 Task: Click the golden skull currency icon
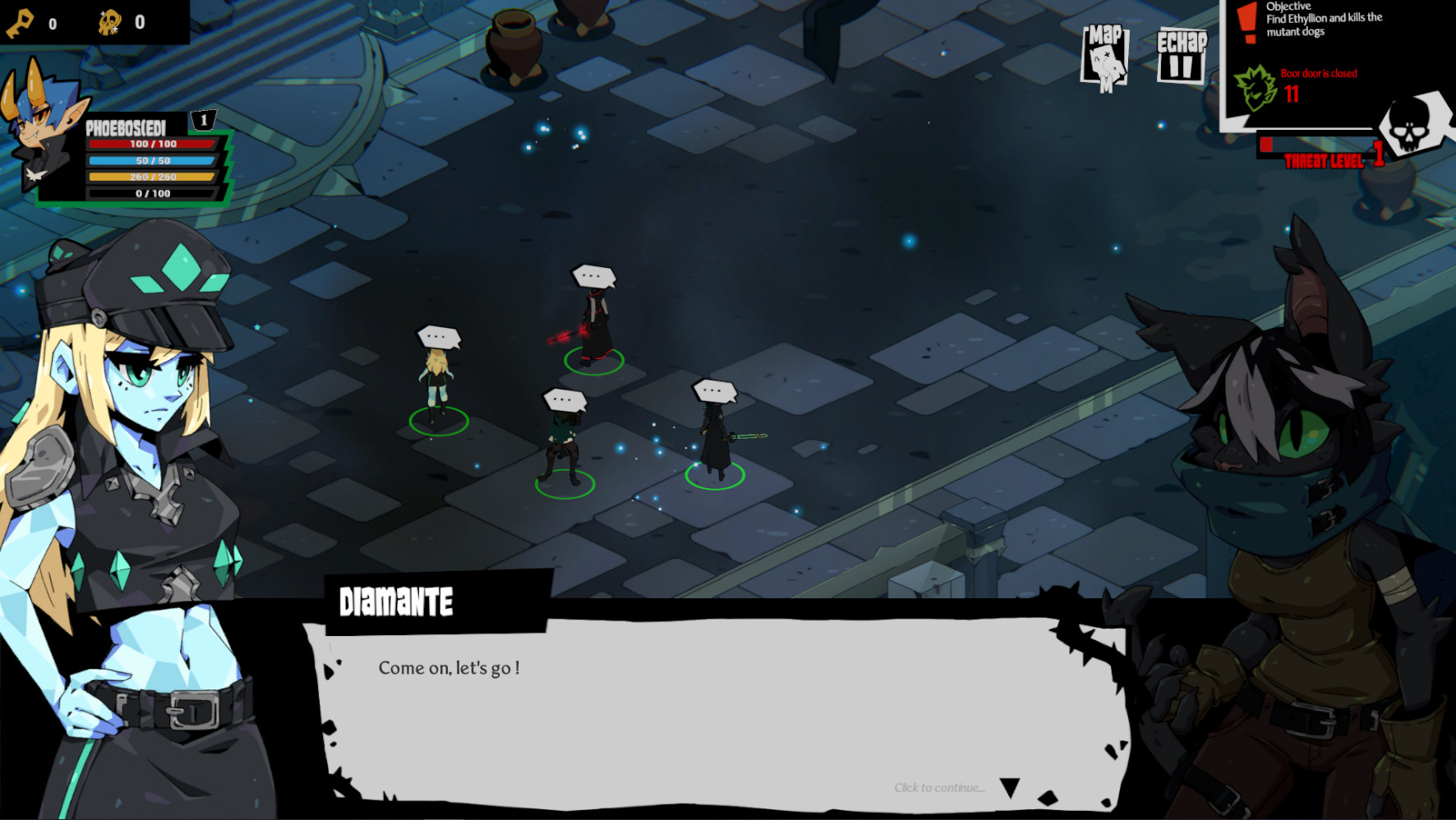tap(111, 21)
